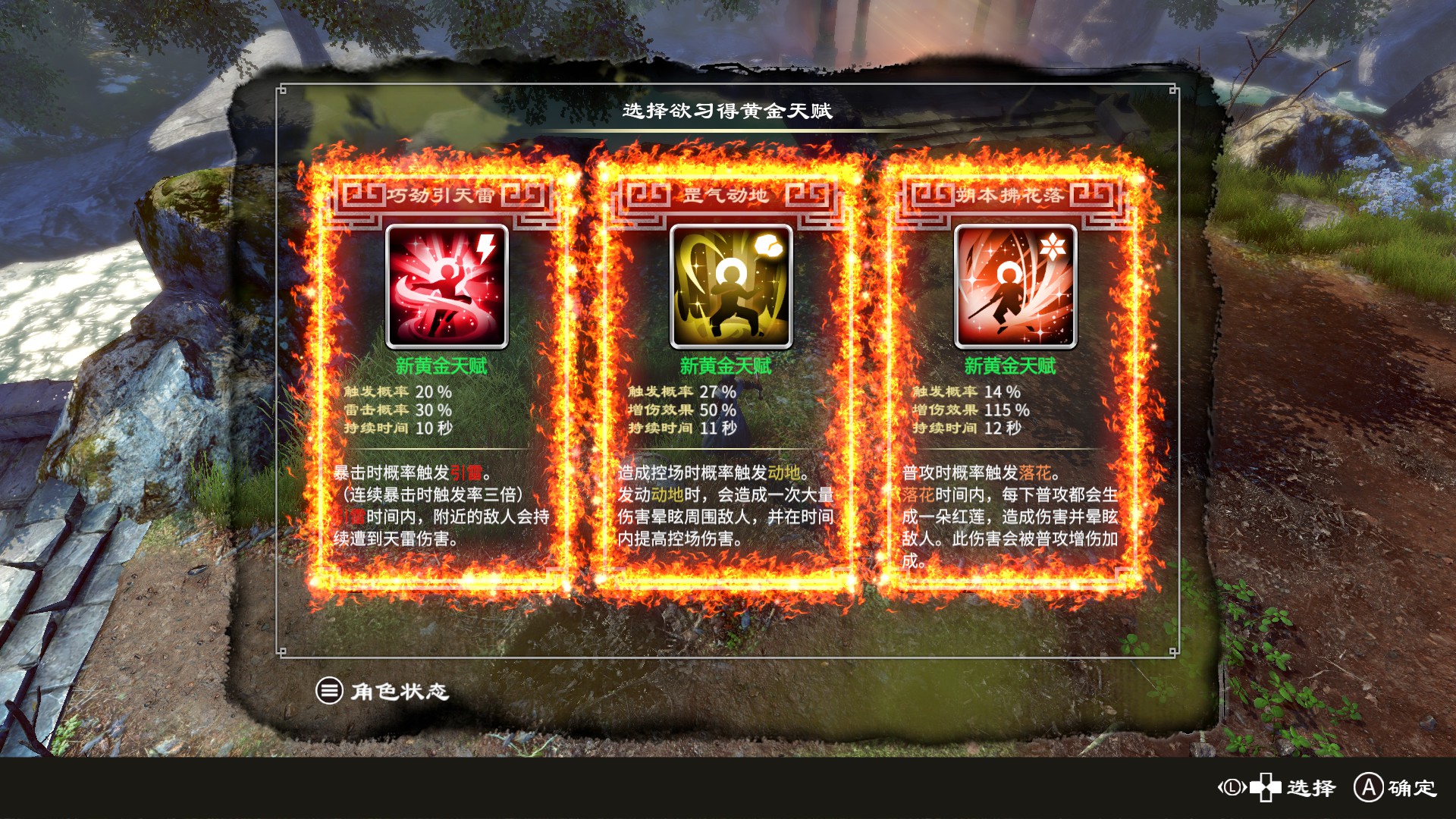The image size is (1456, 819).
Task: Open the 角色状态 character status screen
Action: coord(379,692)
